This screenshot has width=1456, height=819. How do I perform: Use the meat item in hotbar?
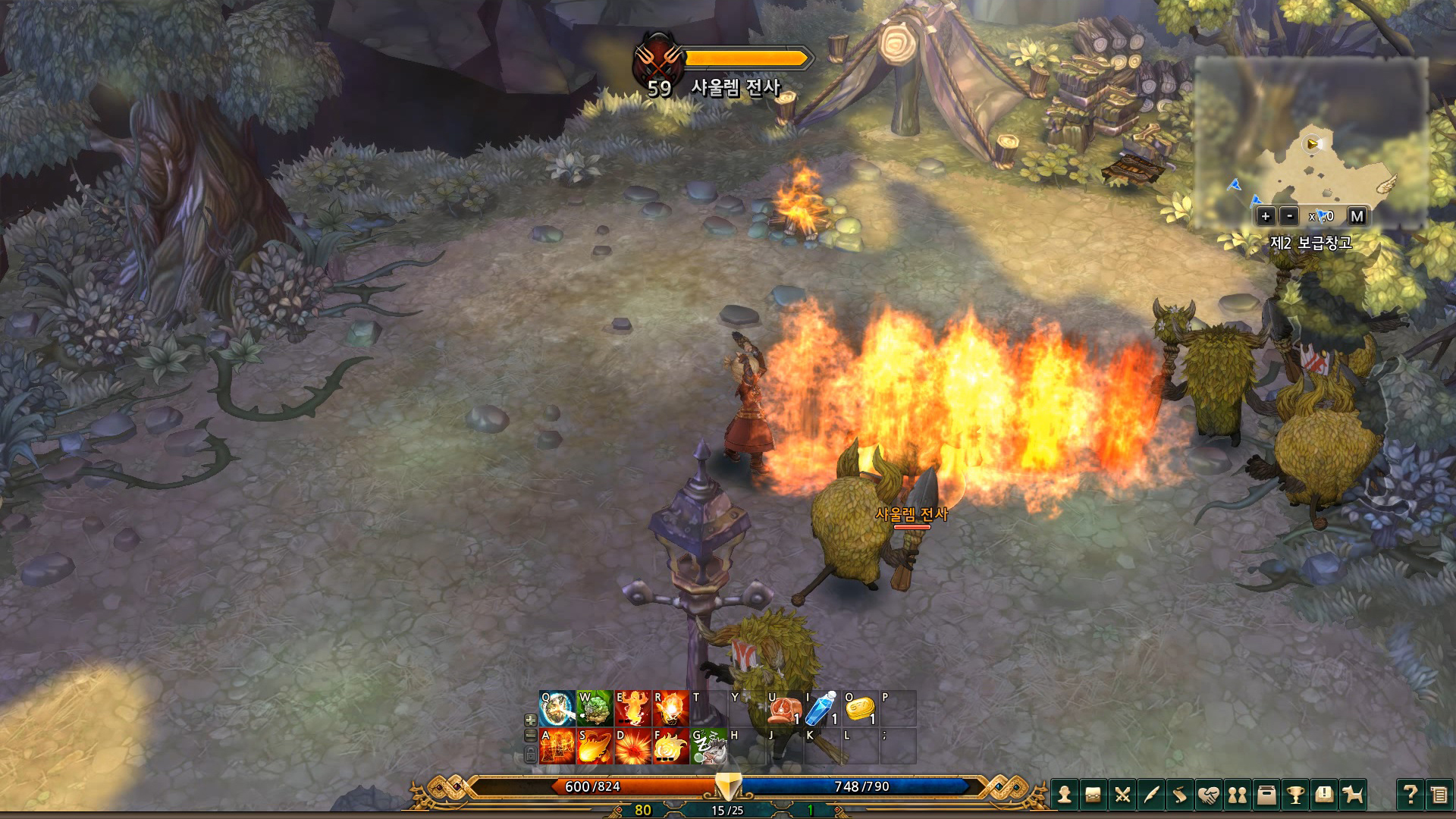point(783,709)
